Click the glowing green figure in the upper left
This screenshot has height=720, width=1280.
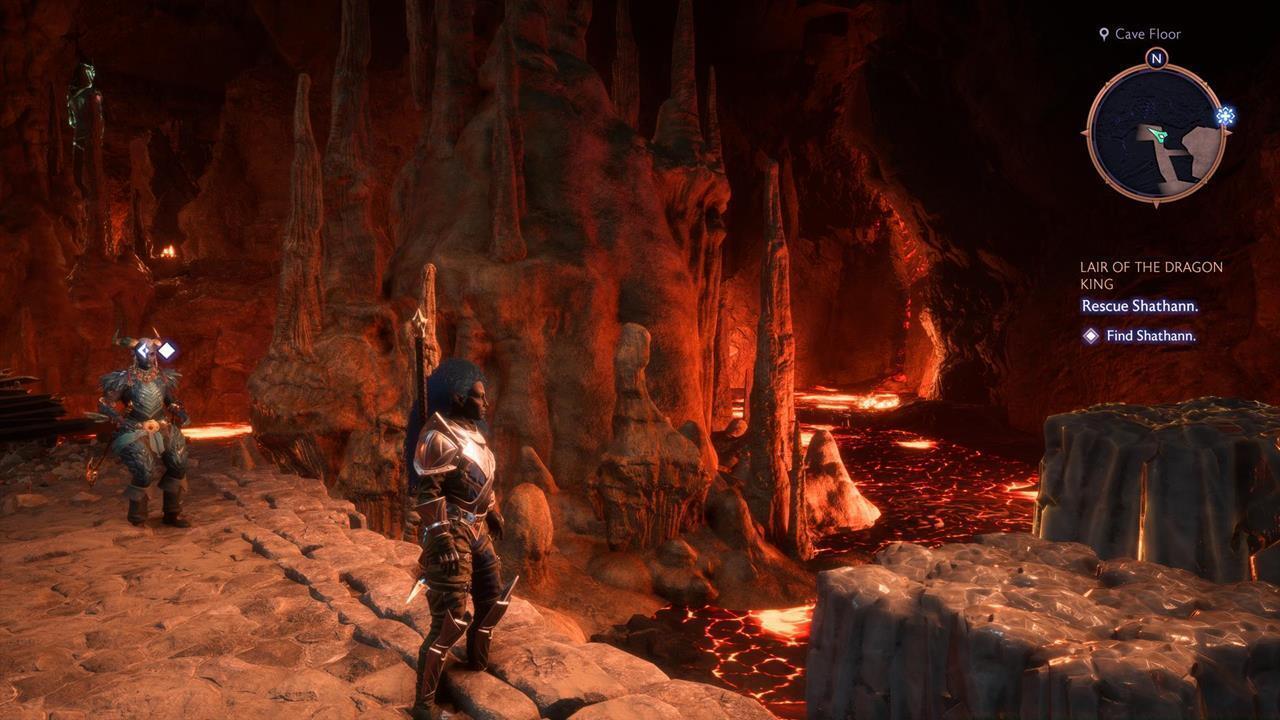pos(82,100)
